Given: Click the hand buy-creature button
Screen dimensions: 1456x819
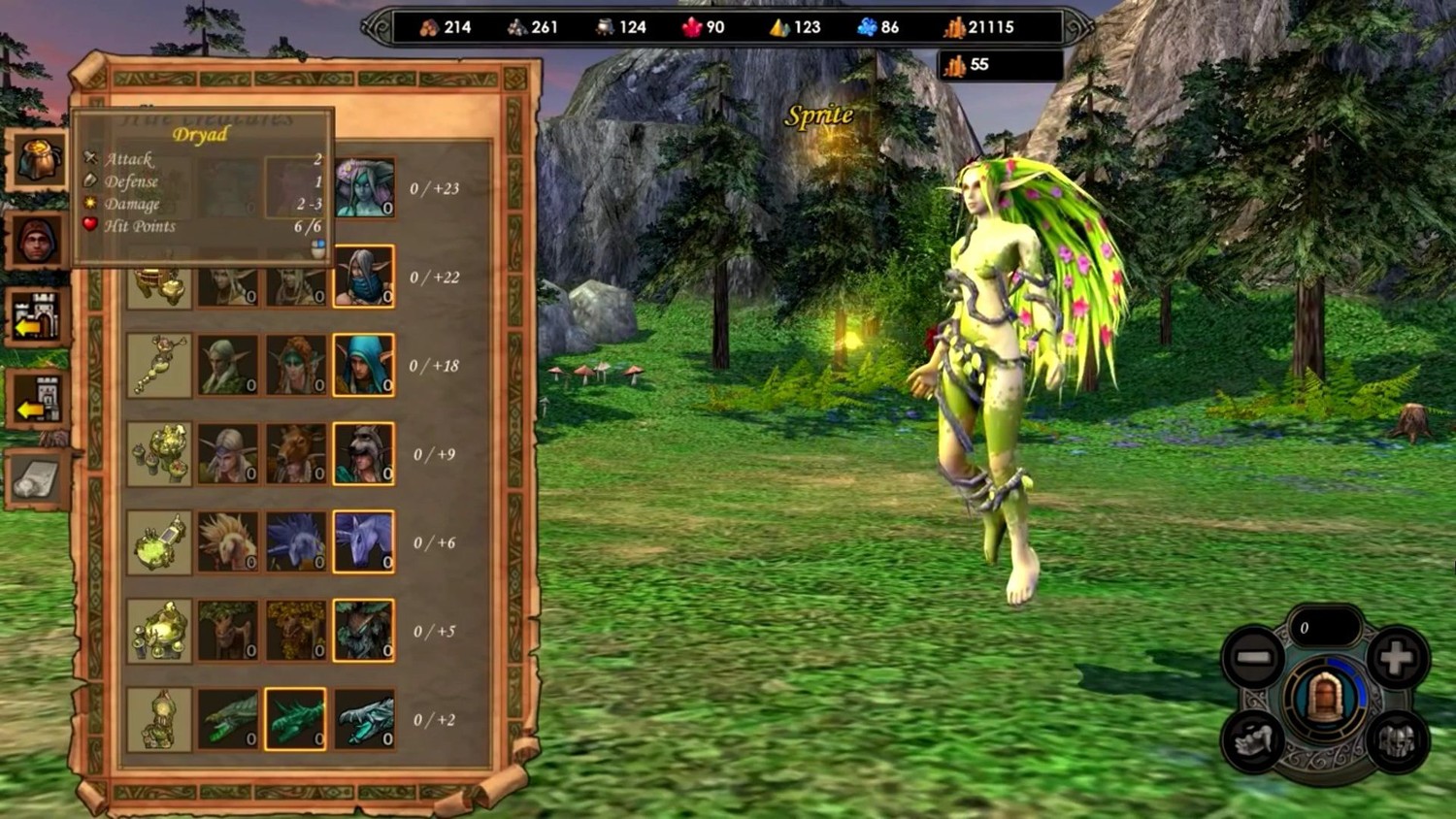Looking at the screenshot, I should (x=1253, y=741).
